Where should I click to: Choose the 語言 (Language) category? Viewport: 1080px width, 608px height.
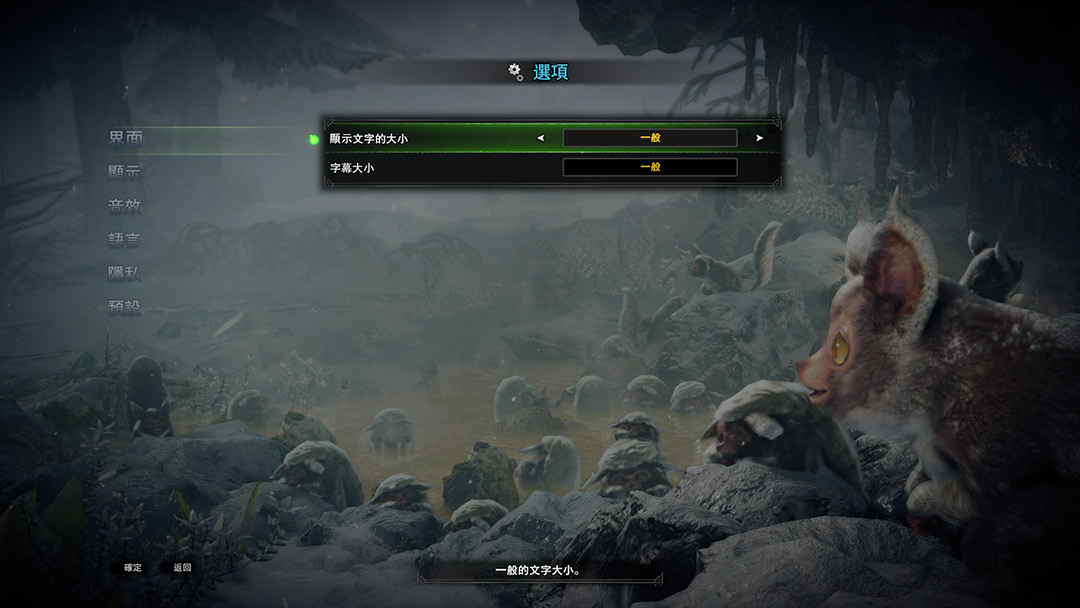click(x=125, y=240)
